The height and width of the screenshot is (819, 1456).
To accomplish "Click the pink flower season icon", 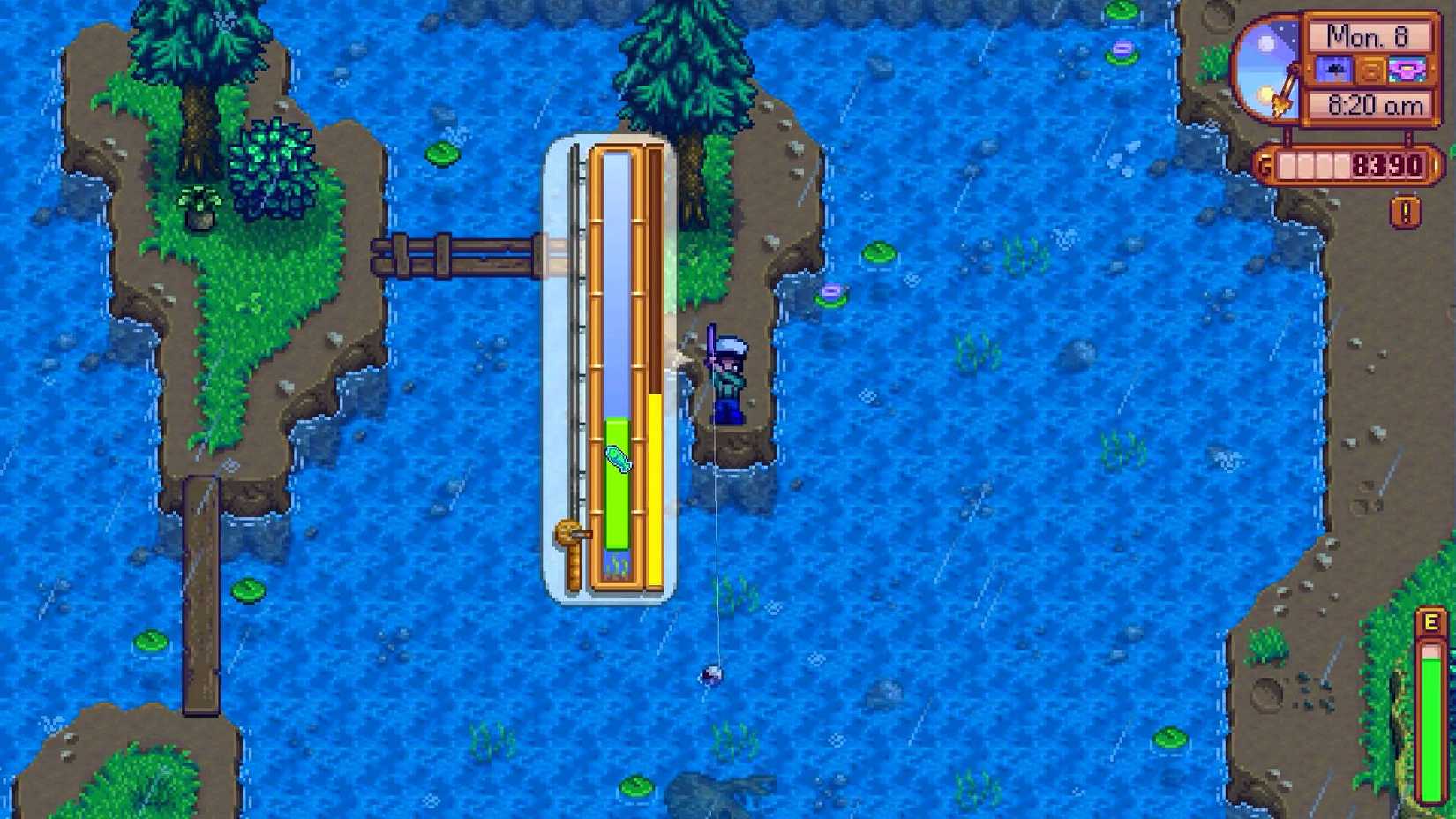I will [1407, 71].
